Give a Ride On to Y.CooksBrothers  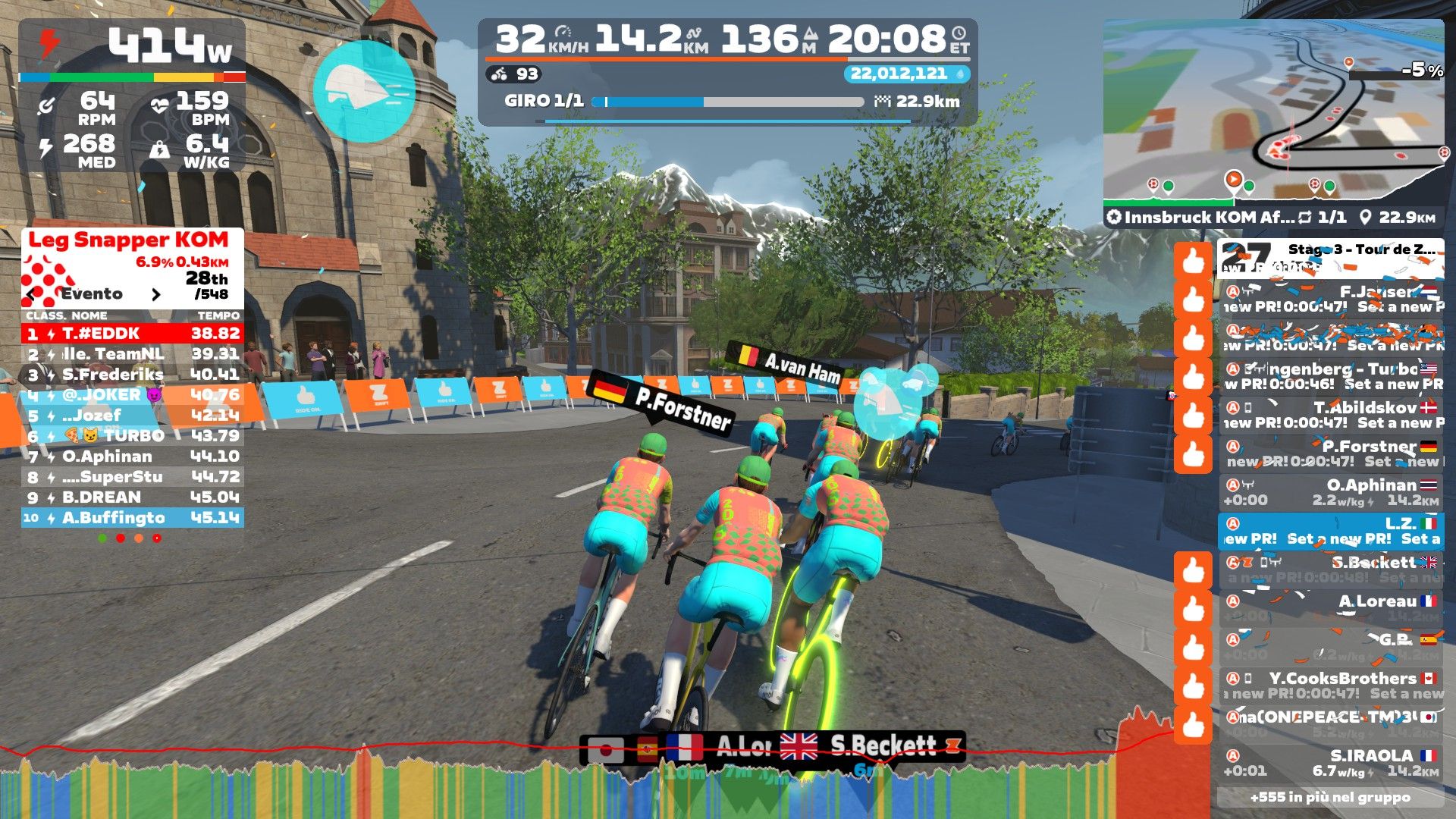click(x=1193, y=686)
